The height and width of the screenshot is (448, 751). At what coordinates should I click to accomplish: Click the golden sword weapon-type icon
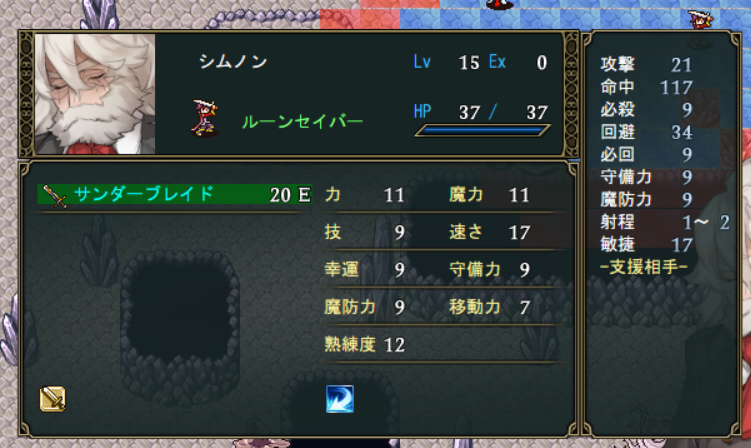pos(53,399)
